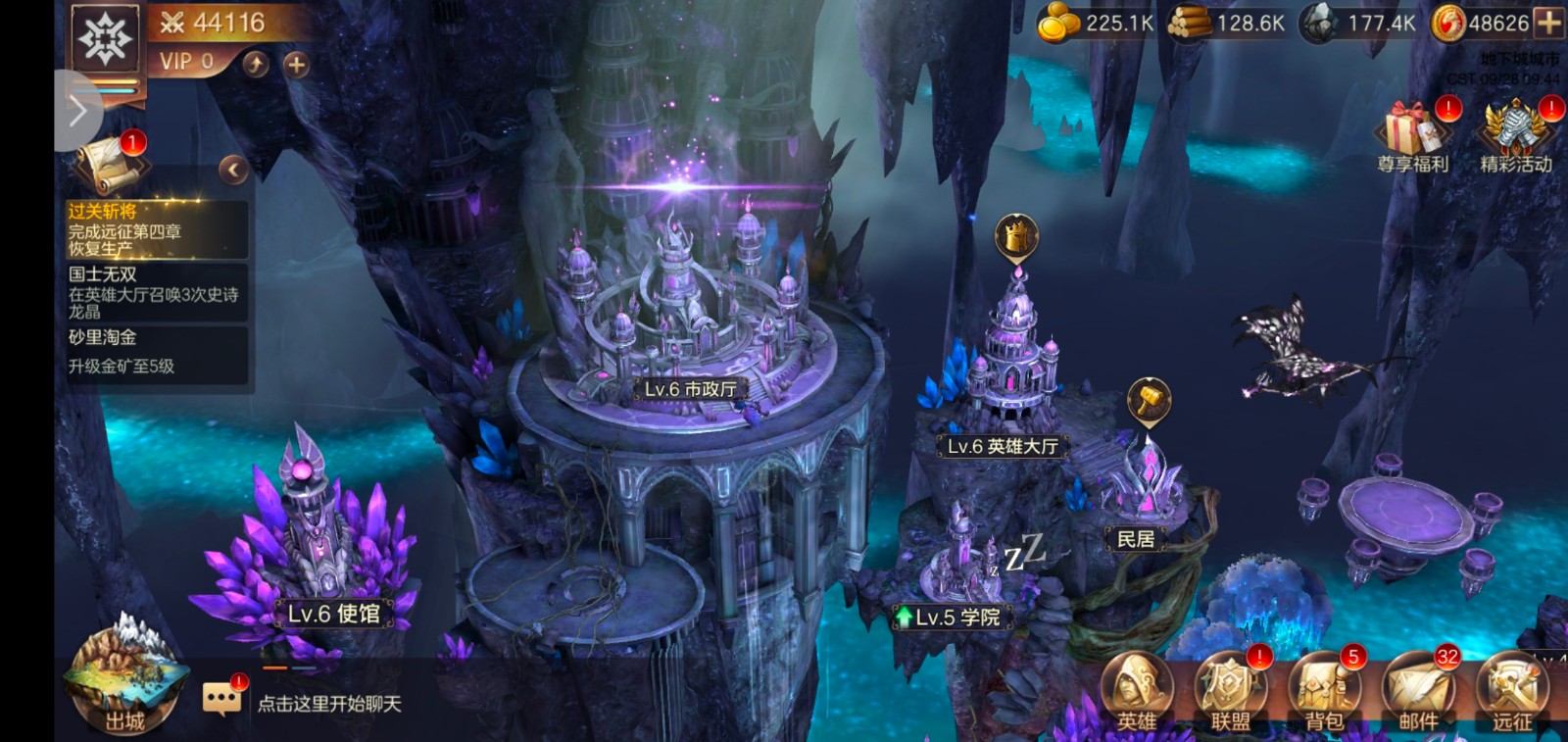The width and height of the screenshot is (1568, 742).
Task: Open the 联盟 alliance menu
Action: coord(1230,693)
